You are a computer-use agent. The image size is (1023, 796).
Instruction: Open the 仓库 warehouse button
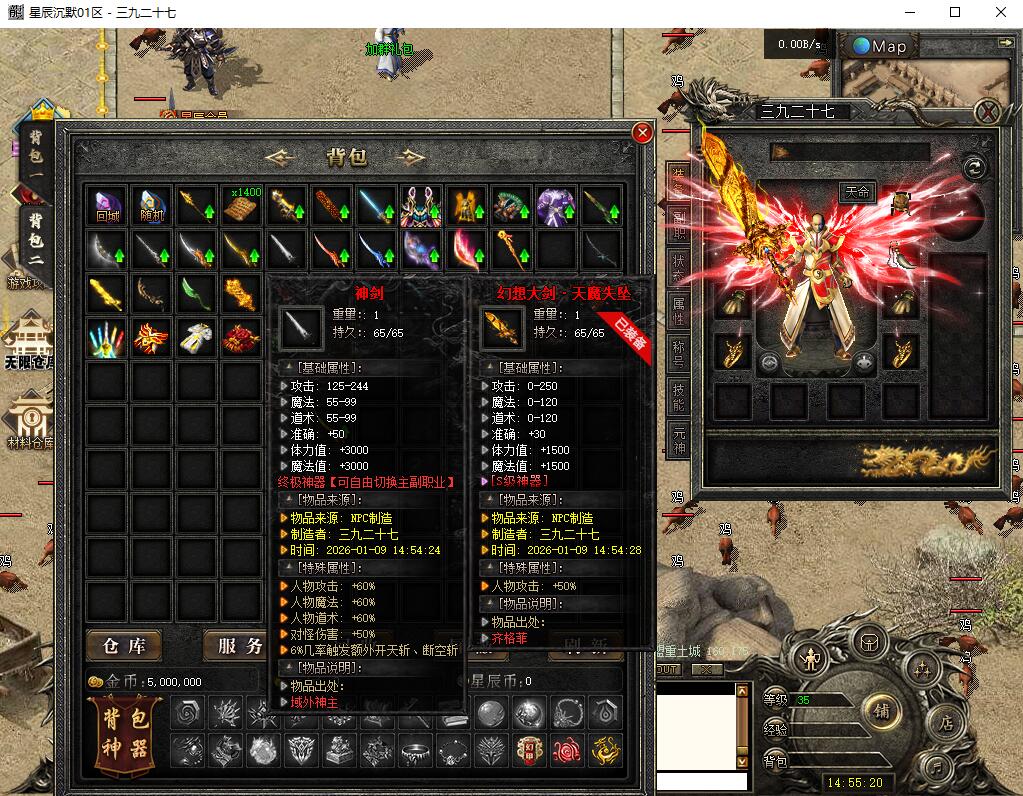pyautogui.click(x=124, y=646)
